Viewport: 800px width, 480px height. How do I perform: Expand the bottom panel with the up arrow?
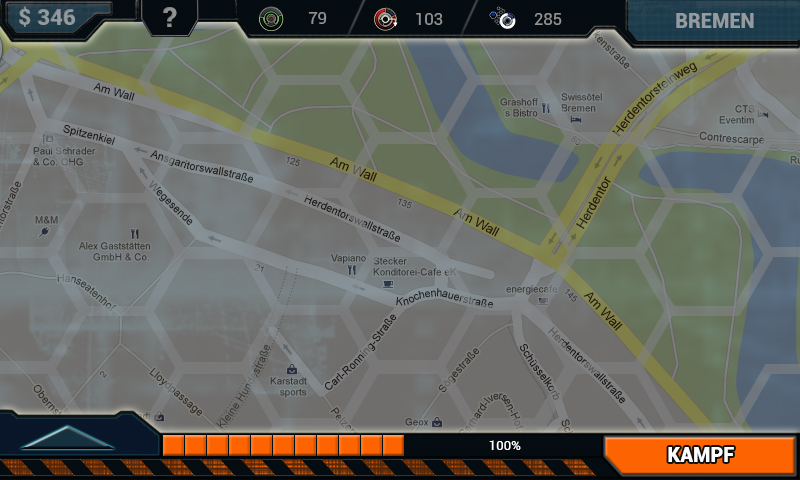(67, 438)
